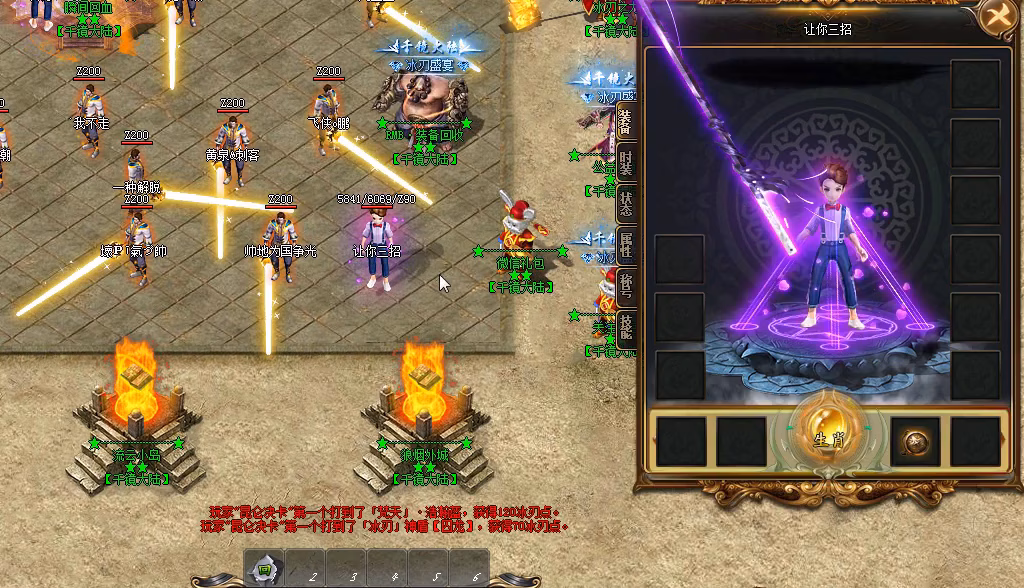Click the golden 生肖 zodiac orb
1024x588 pixels.
coord(822,436)
